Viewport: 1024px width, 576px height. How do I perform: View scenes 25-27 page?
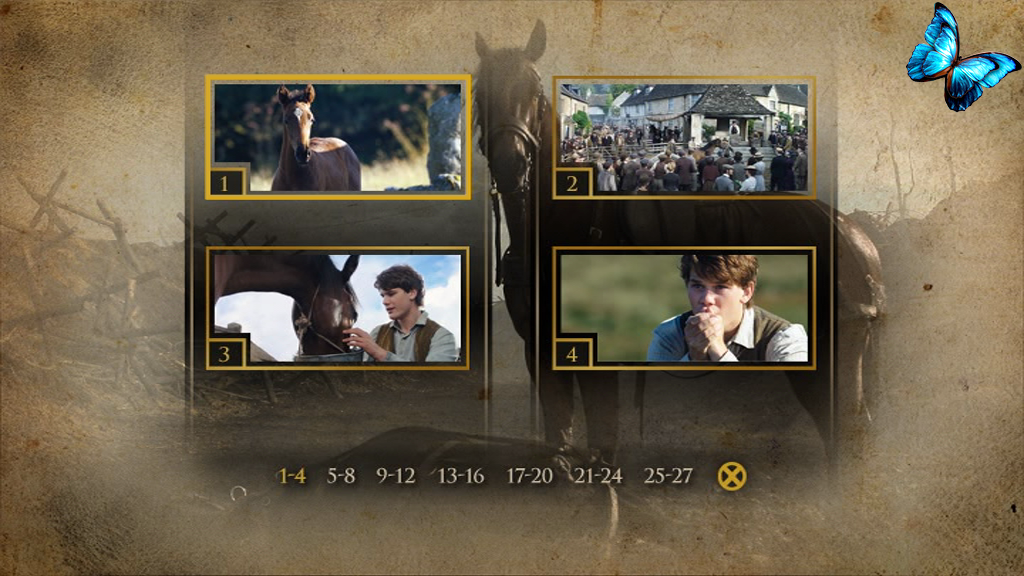(668, 476)
